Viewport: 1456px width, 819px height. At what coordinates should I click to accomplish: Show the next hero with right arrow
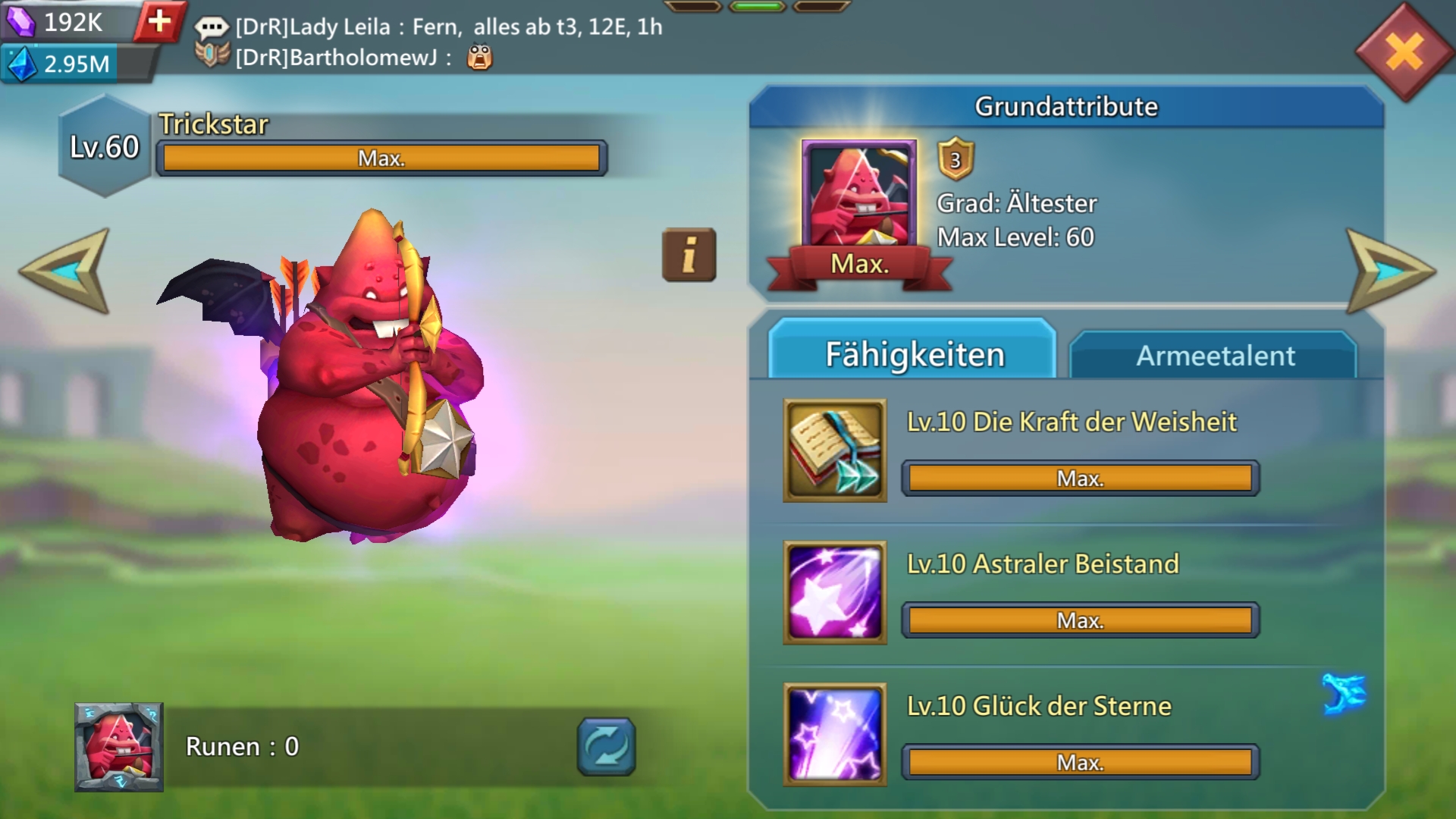pos(1389,271)
